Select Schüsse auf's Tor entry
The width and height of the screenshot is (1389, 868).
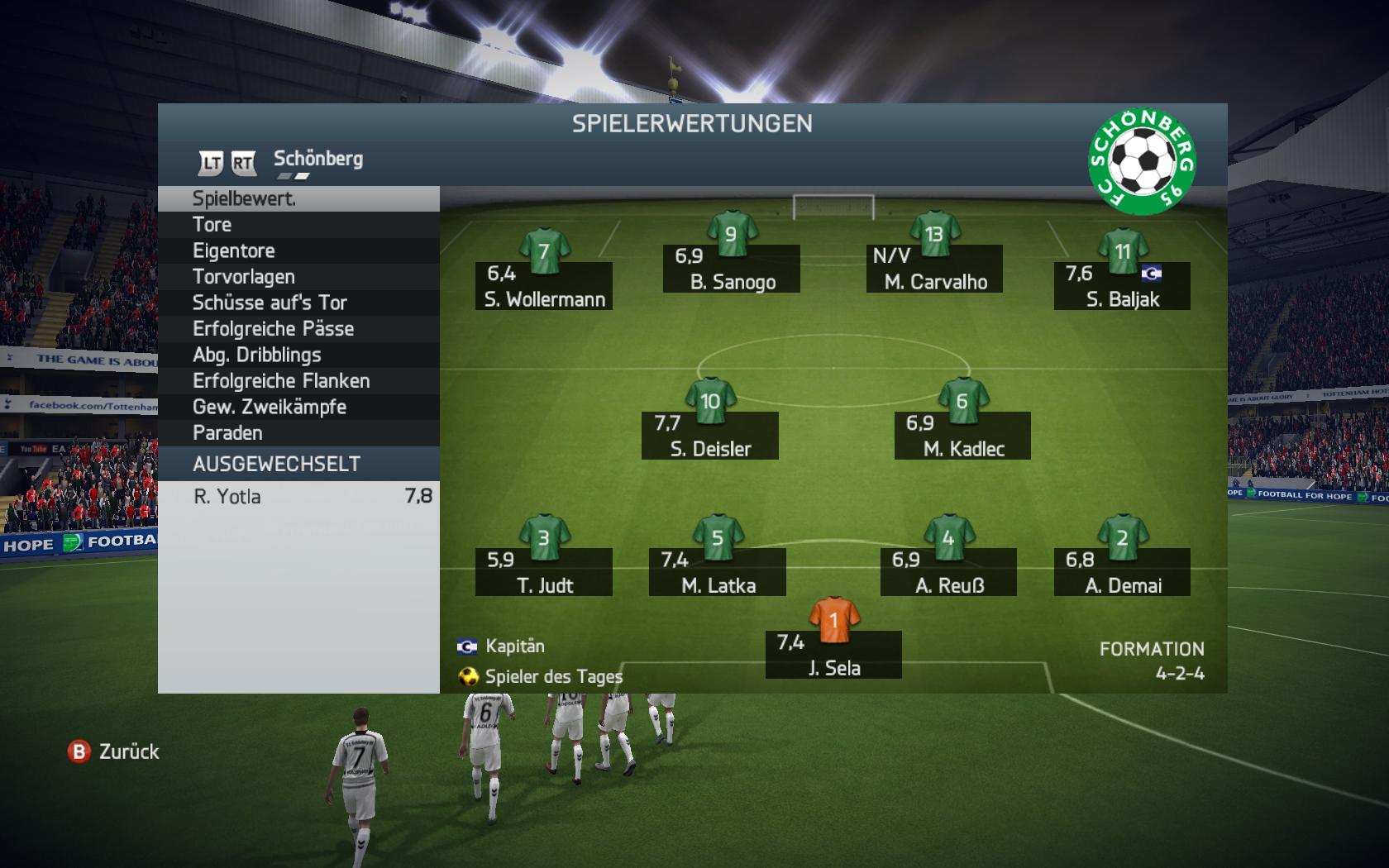pos(298,303)
